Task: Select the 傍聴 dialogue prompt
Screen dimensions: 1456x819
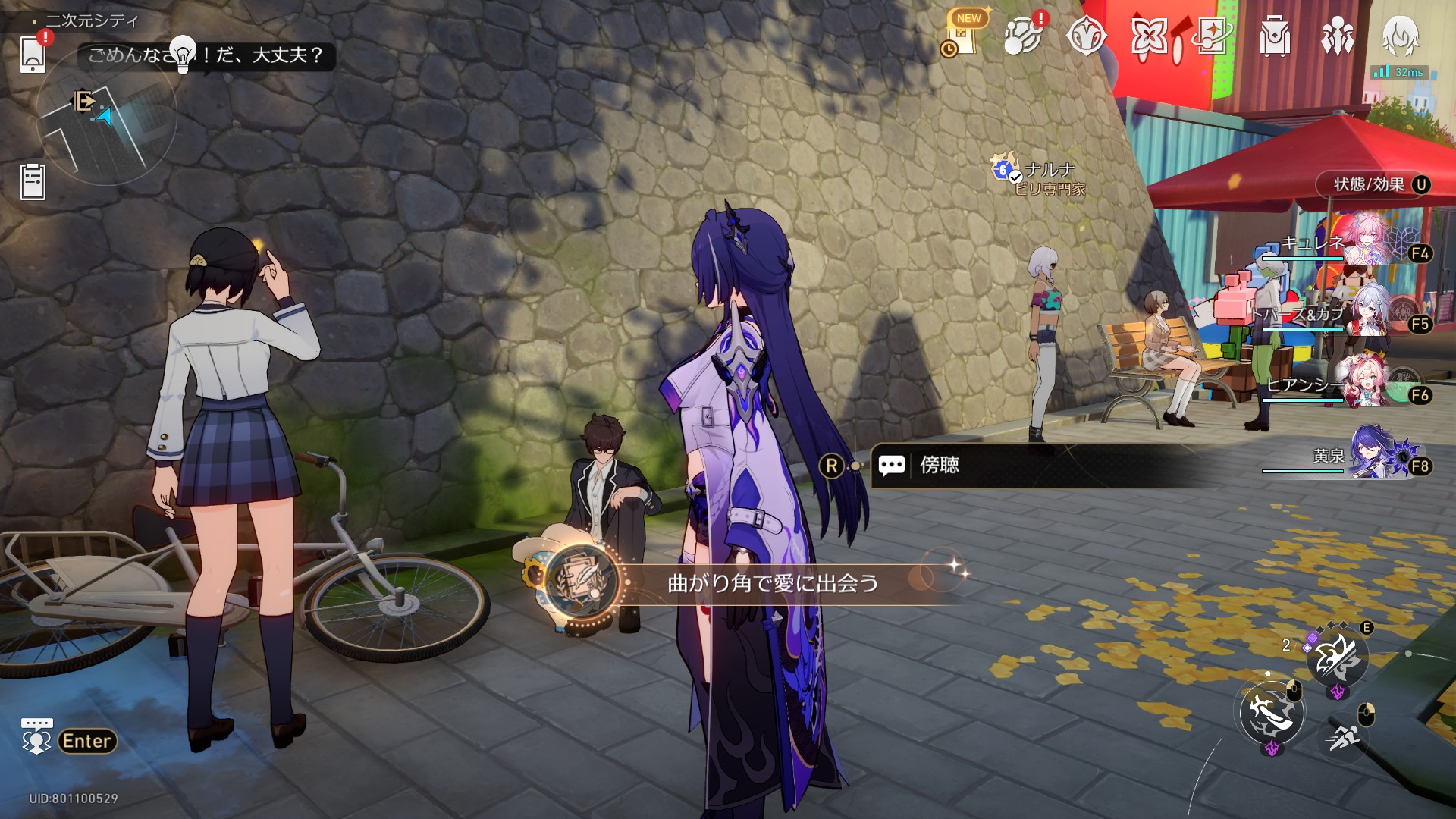Action: click(x=939, y=465)
